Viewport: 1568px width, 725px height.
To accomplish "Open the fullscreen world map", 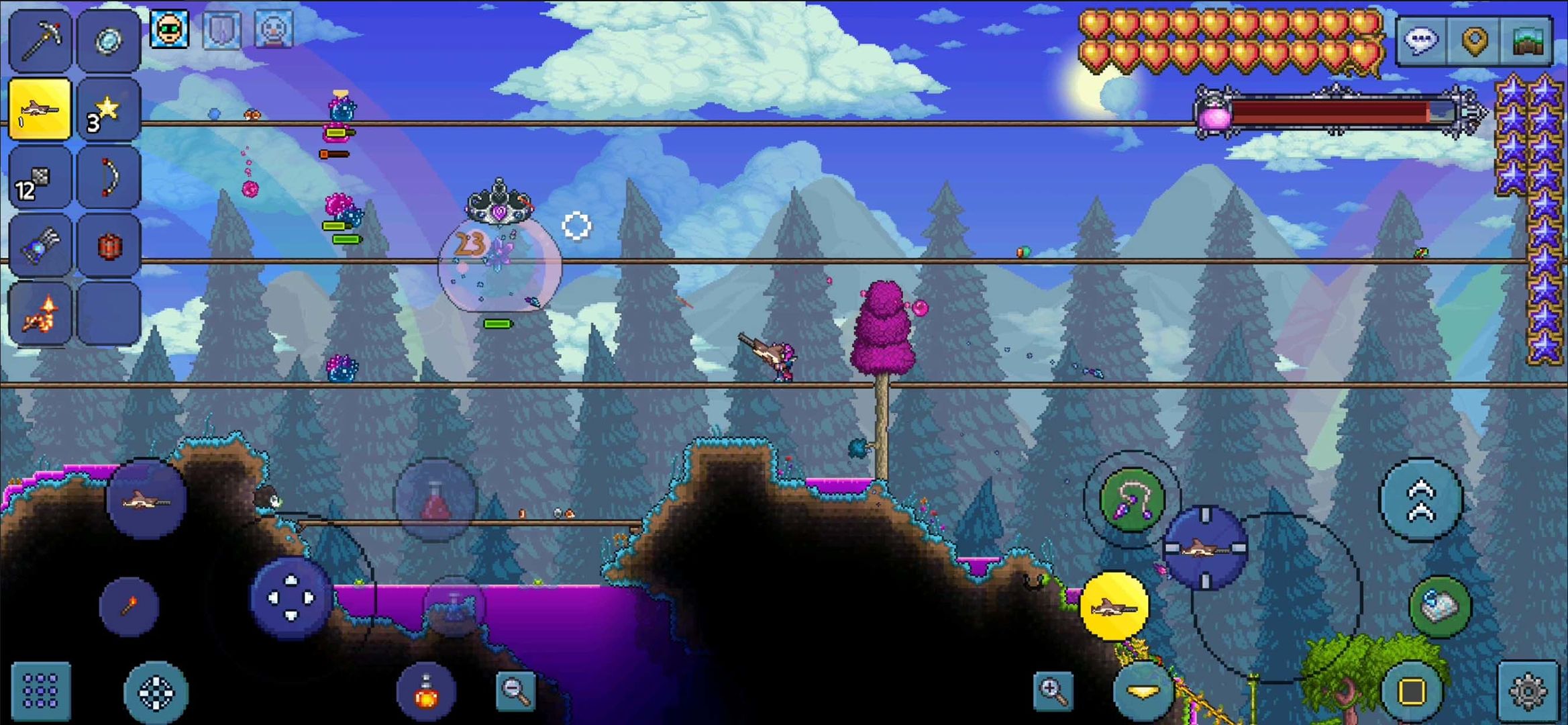I will coord(1526,38).
